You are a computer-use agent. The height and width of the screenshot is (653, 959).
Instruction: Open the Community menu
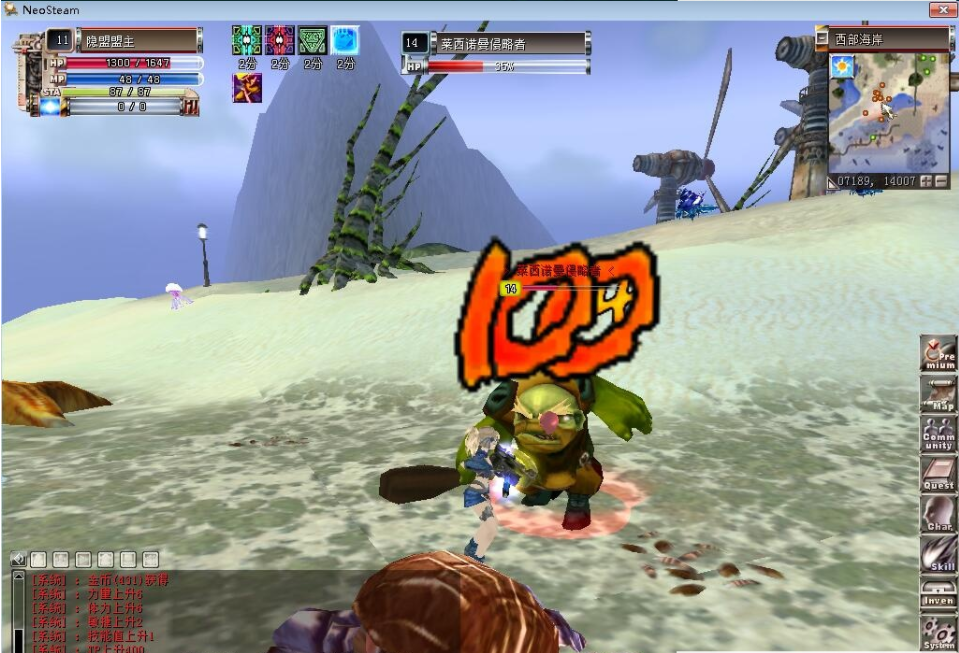tap(938, 435)
